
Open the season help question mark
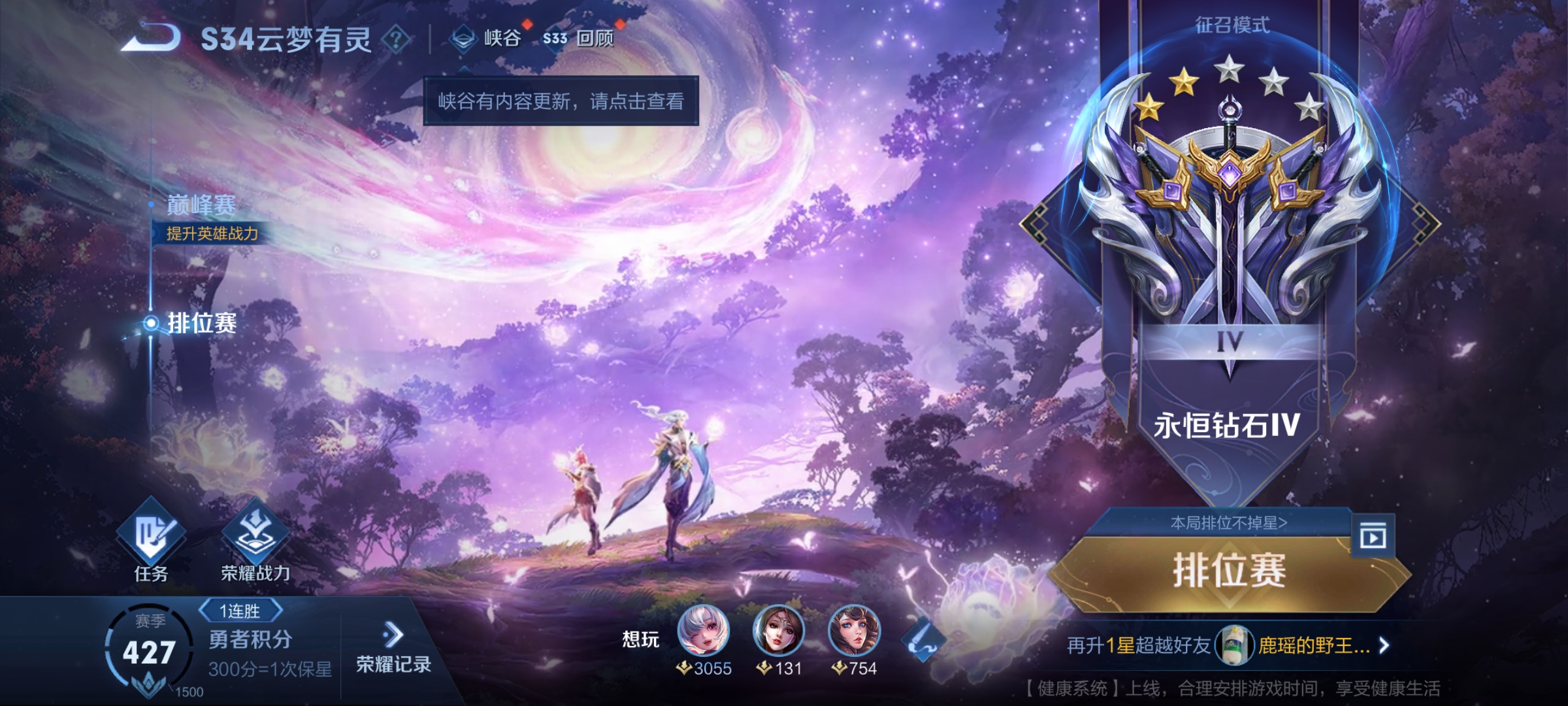point(396,39)
